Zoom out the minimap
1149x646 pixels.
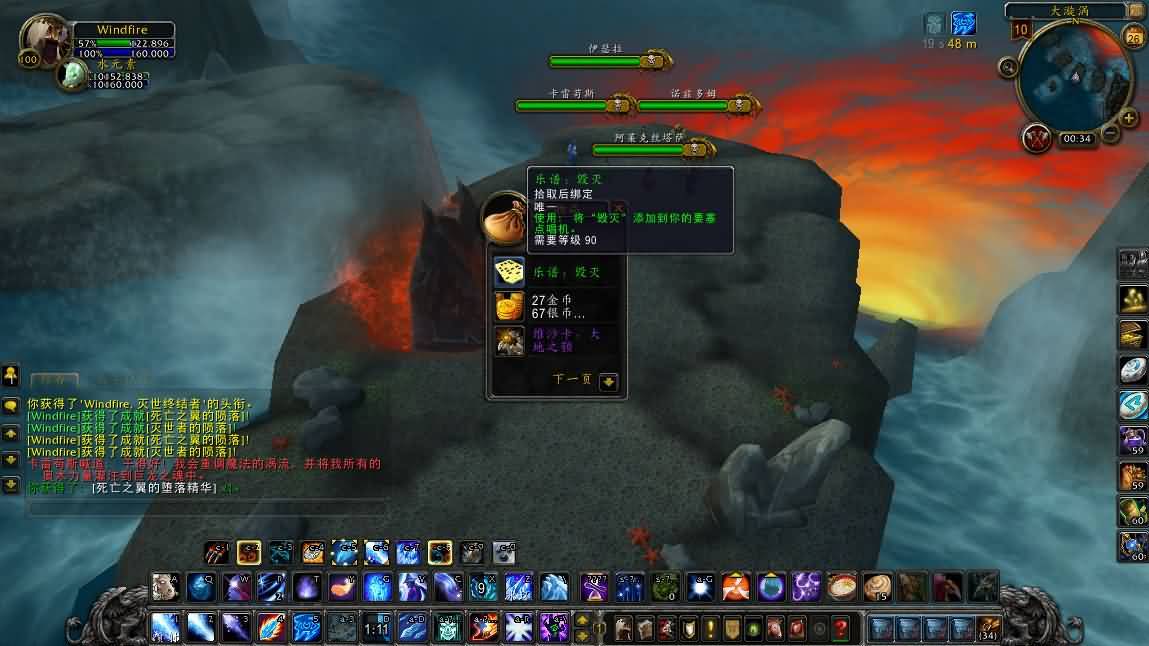pyautogui.click(x=1110, y=134)
